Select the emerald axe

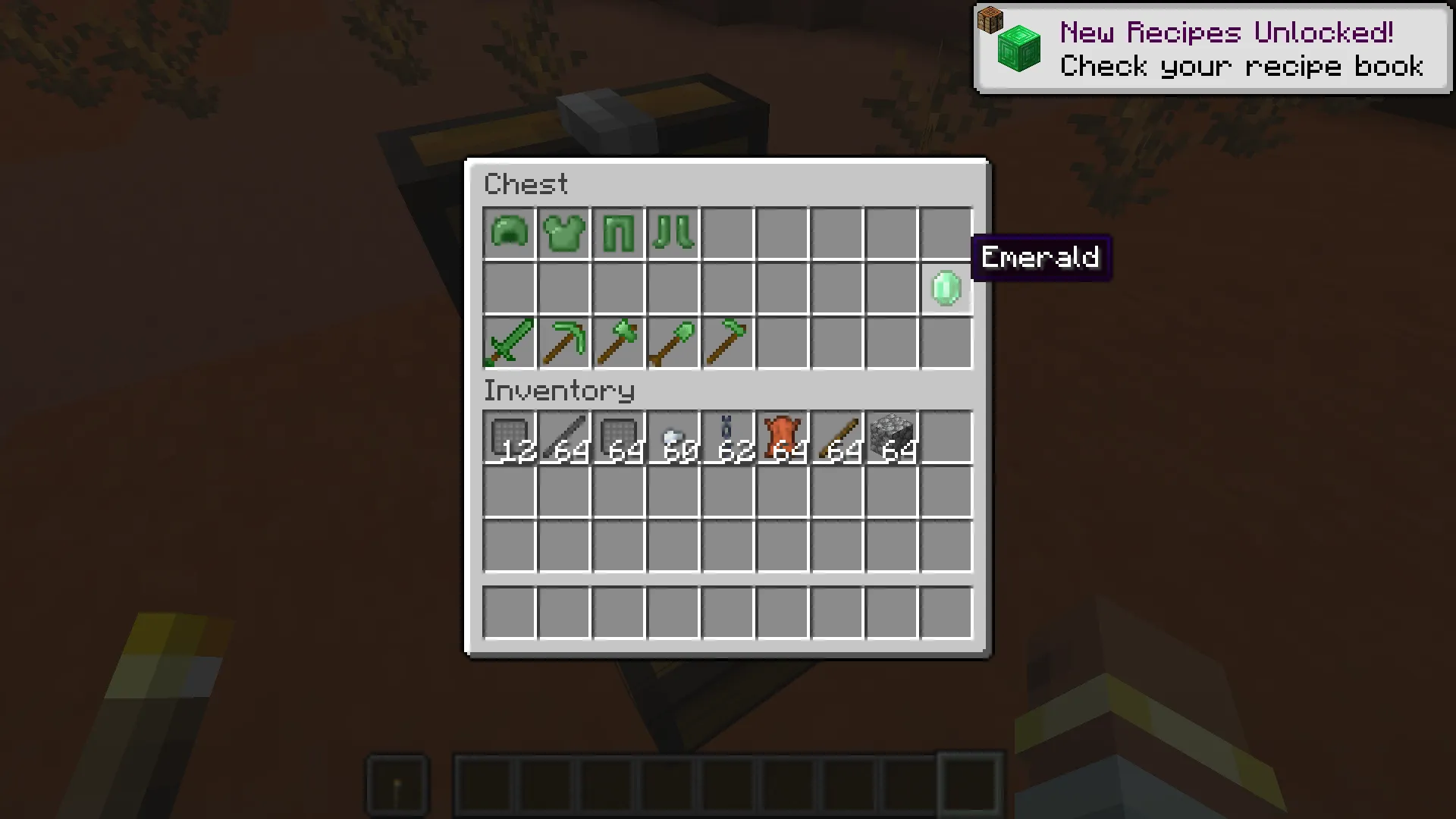tap(618, 342)
